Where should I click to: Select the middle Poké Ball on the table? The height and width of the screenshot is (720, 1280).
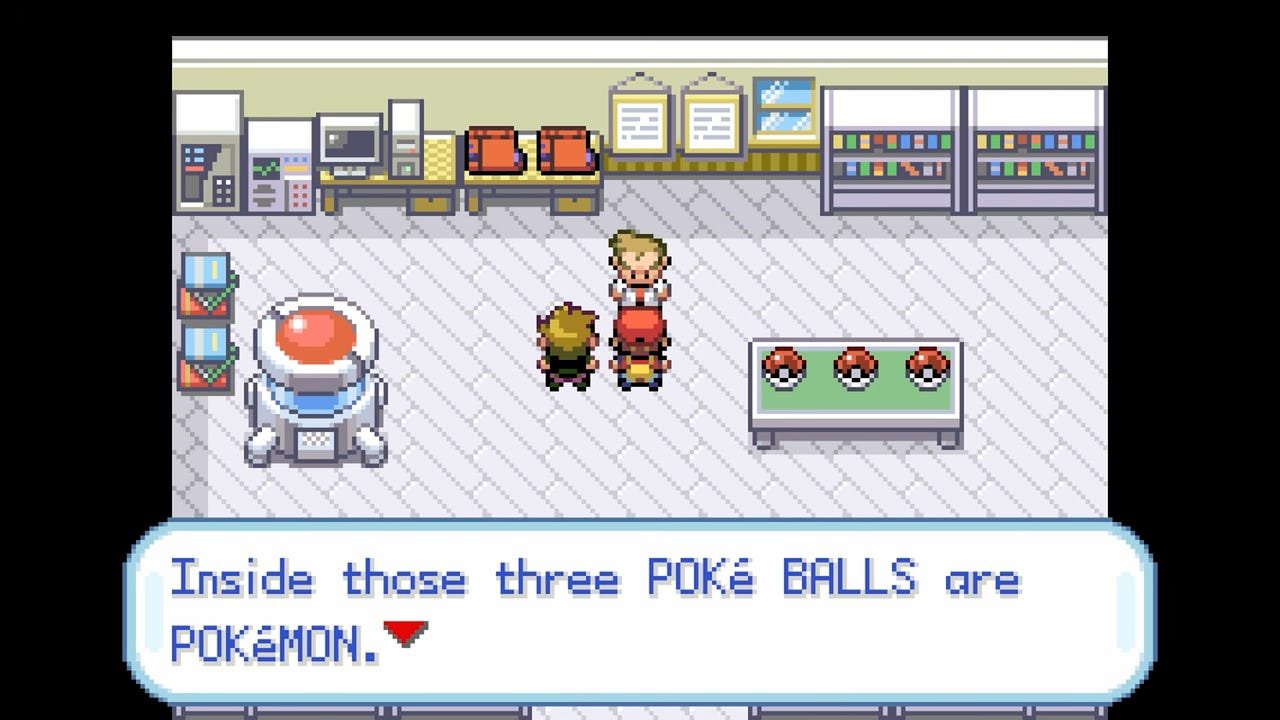pos(853,368)
